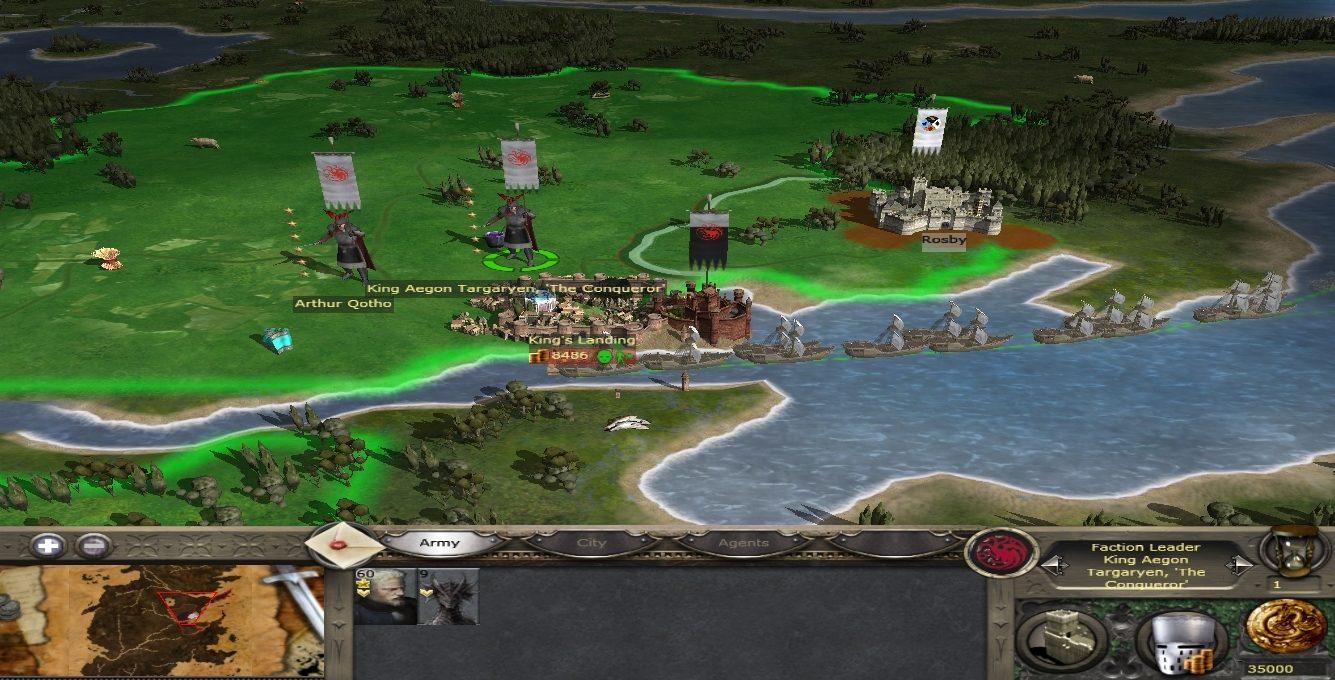Select King Aegon Targaryen's army on map
The image size is (1335, 680).
pyautogui.click(x=518, y=234)
